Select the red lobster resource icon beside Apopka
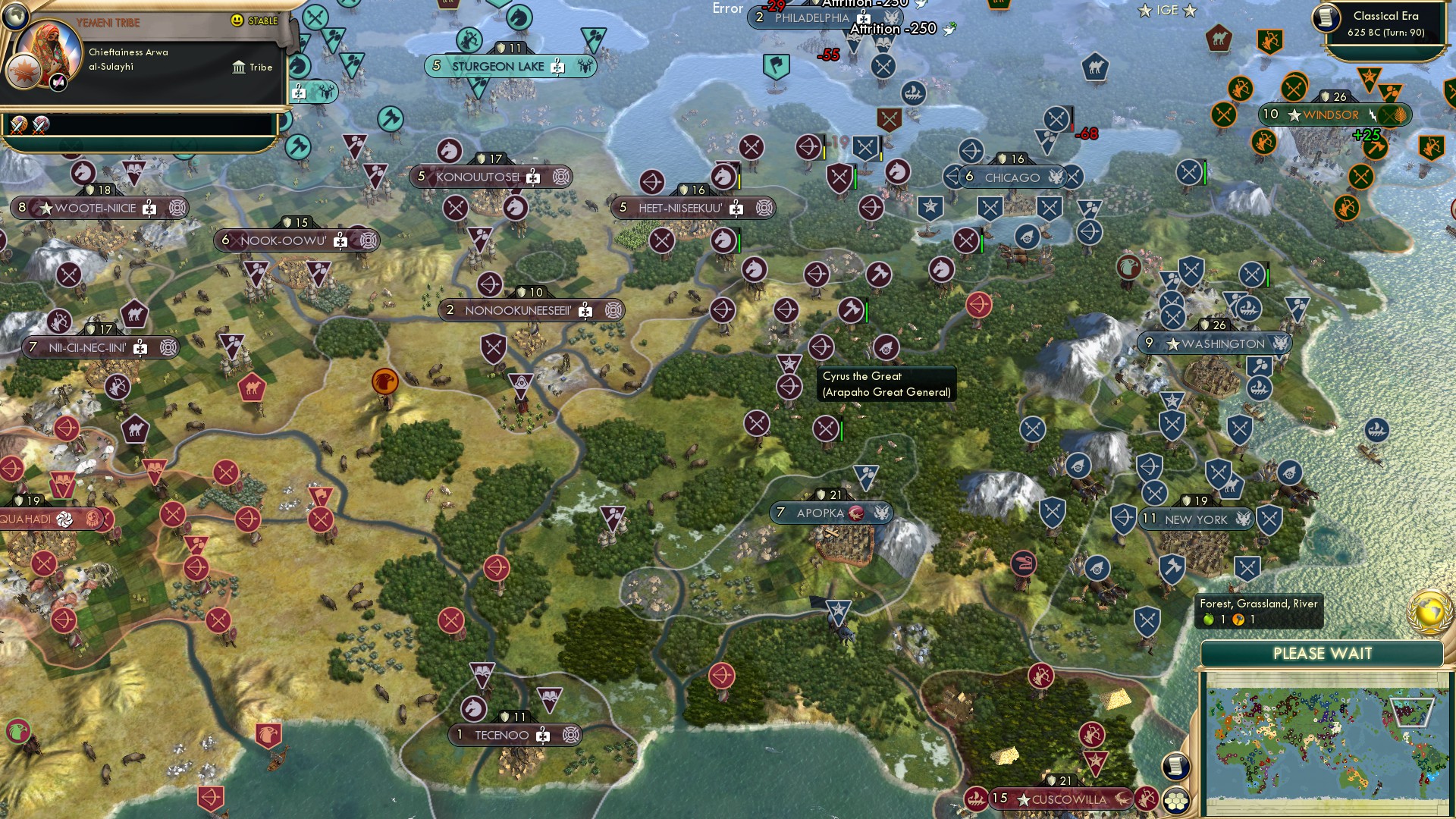 (858, 513)
